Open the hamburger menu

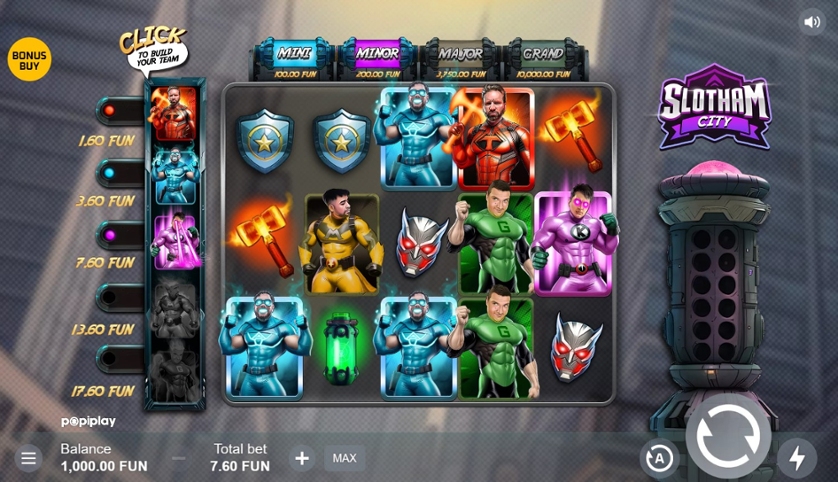tap(28, 458)
